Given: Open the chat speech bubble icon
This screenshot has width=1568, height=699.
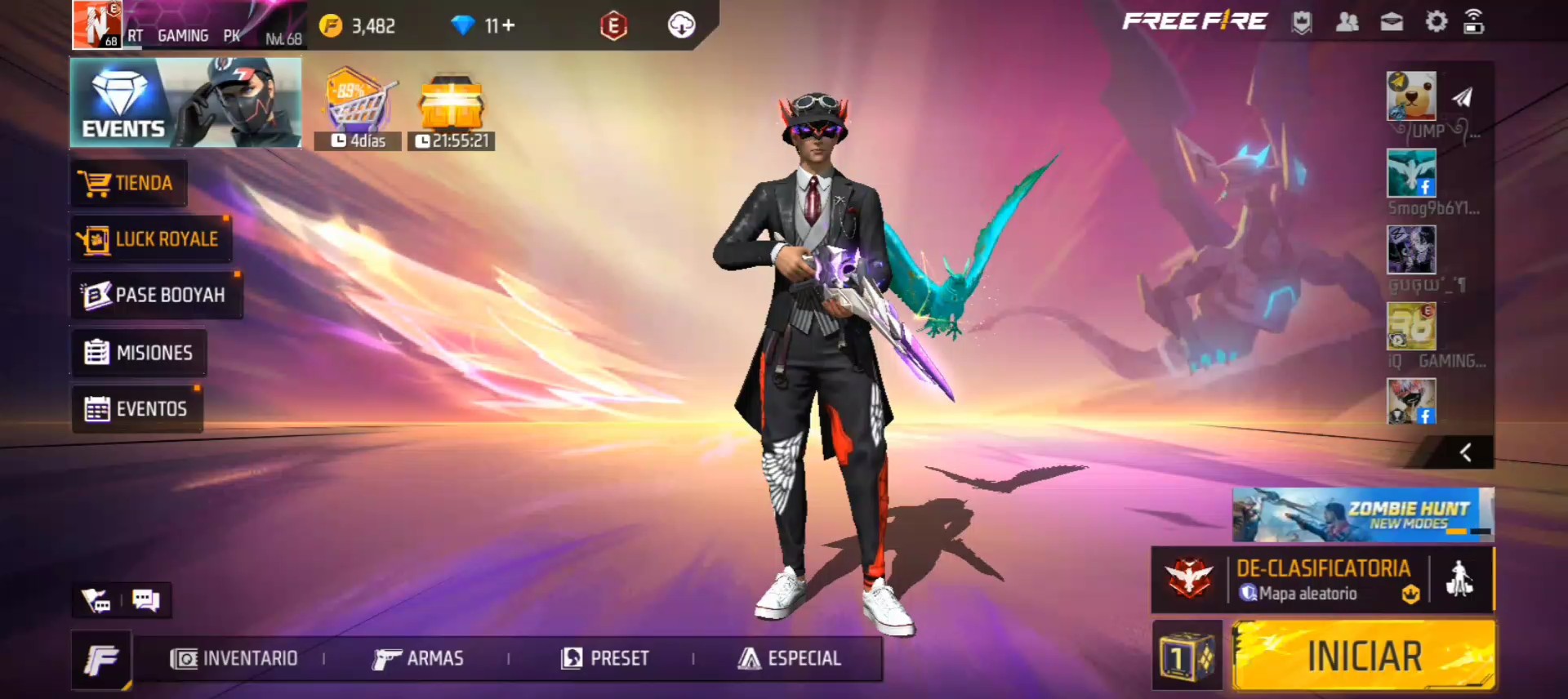Looking at the screenshot, I should click(146, 601).
